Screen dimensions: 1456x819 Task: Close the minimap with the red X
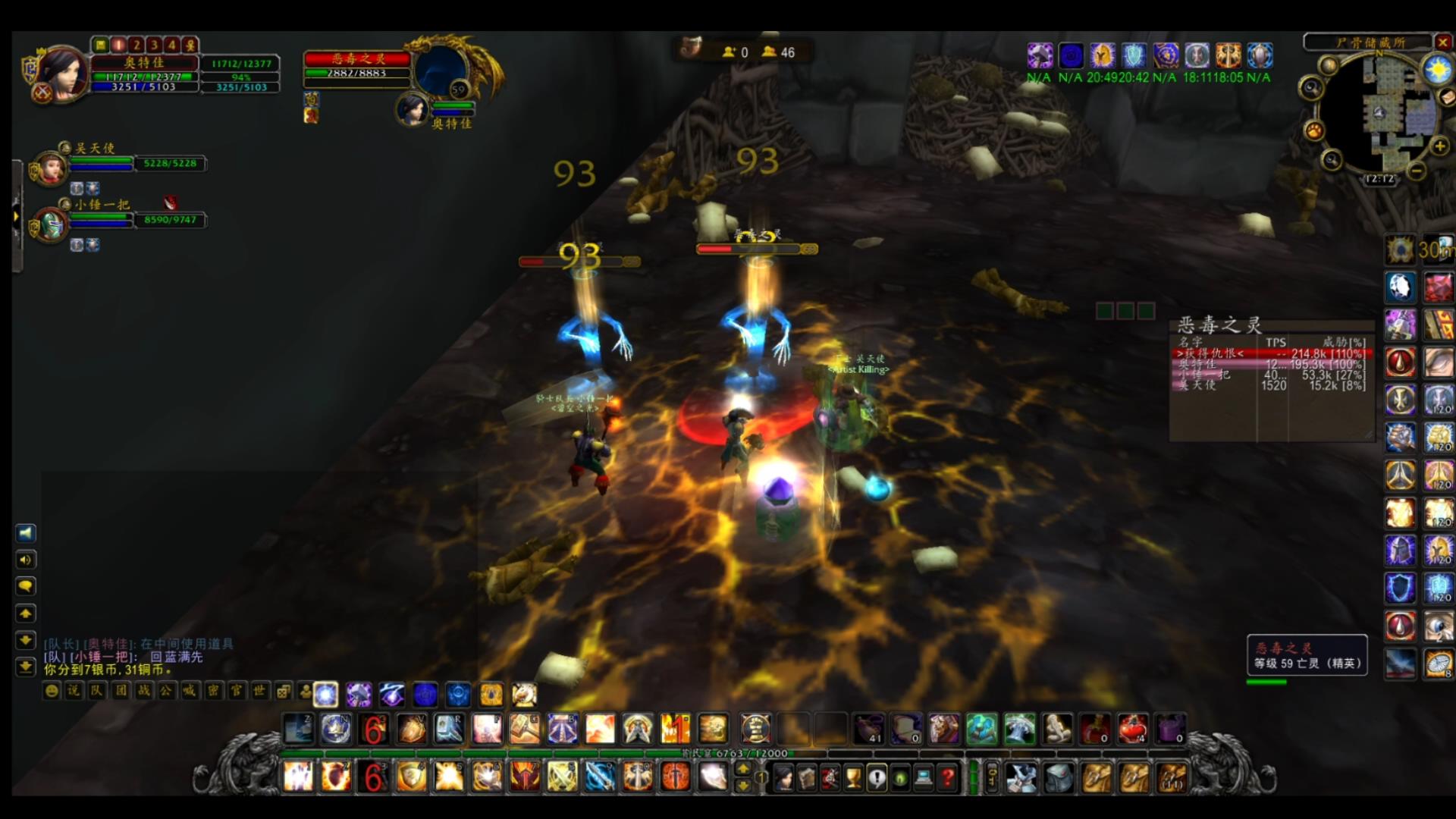tap(1443, 42)
